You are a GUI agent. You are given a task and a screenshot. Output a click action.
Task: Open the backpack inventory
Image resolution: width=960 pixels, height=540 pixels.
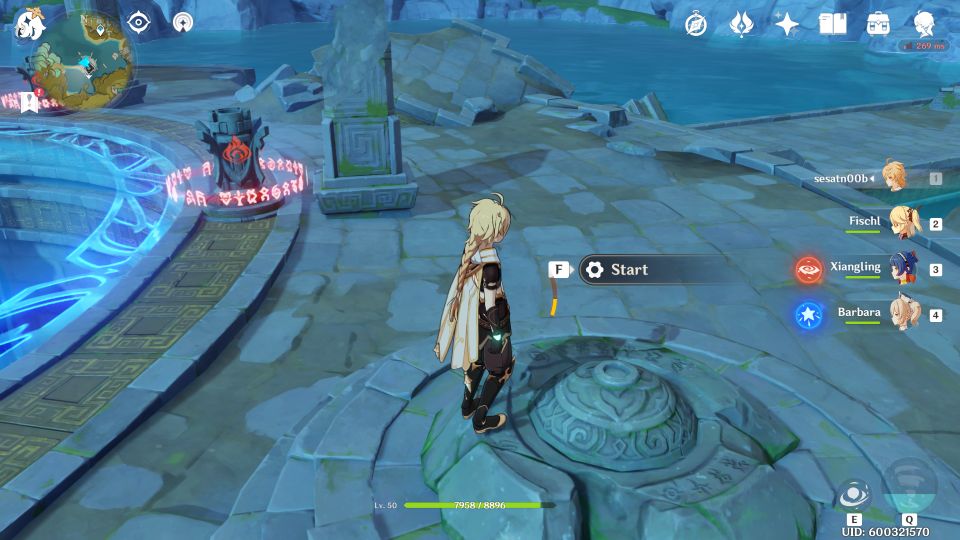pyautogui.click(x=879, y=24)
